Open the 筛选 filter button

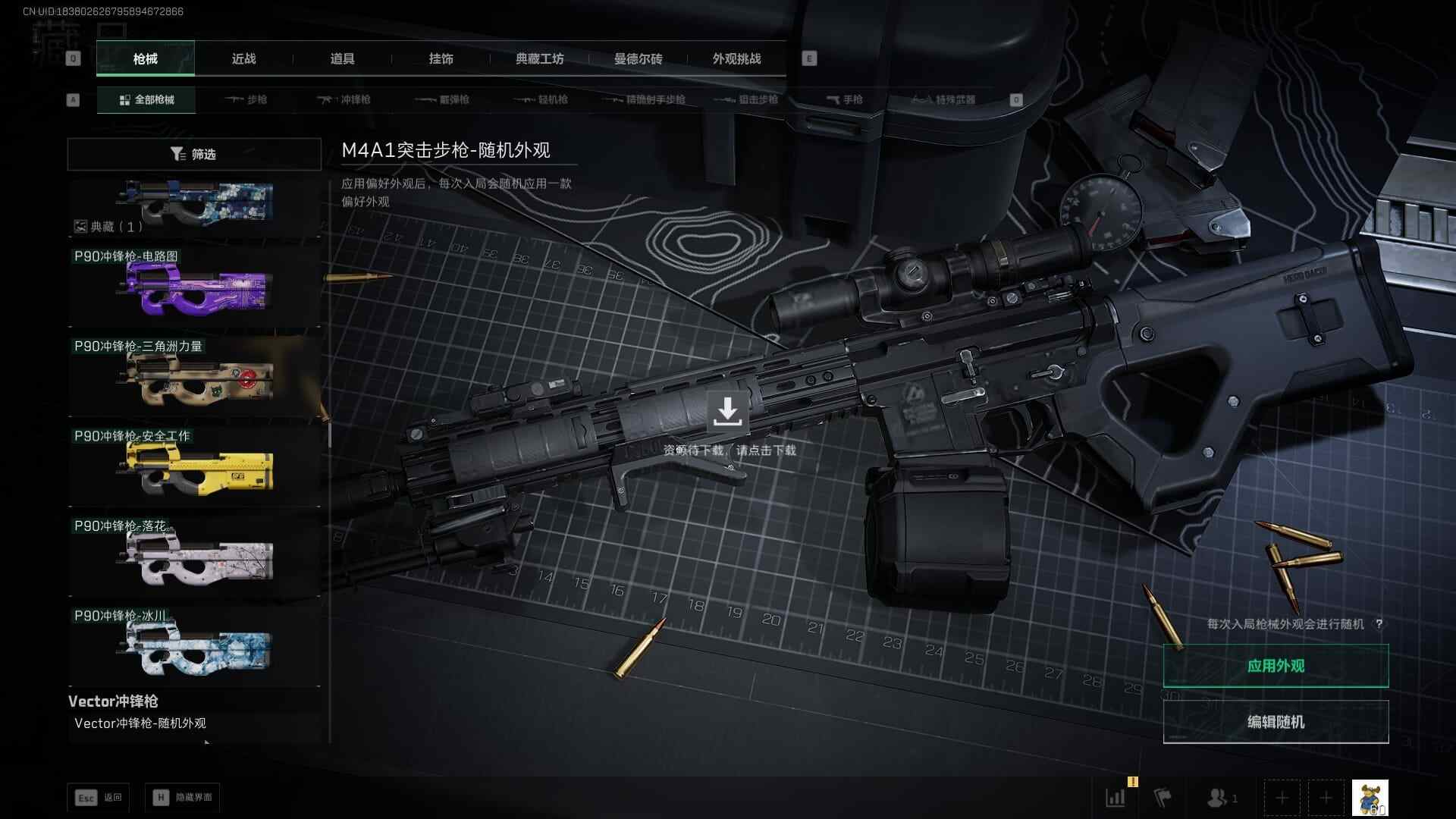tap(194, 154)
